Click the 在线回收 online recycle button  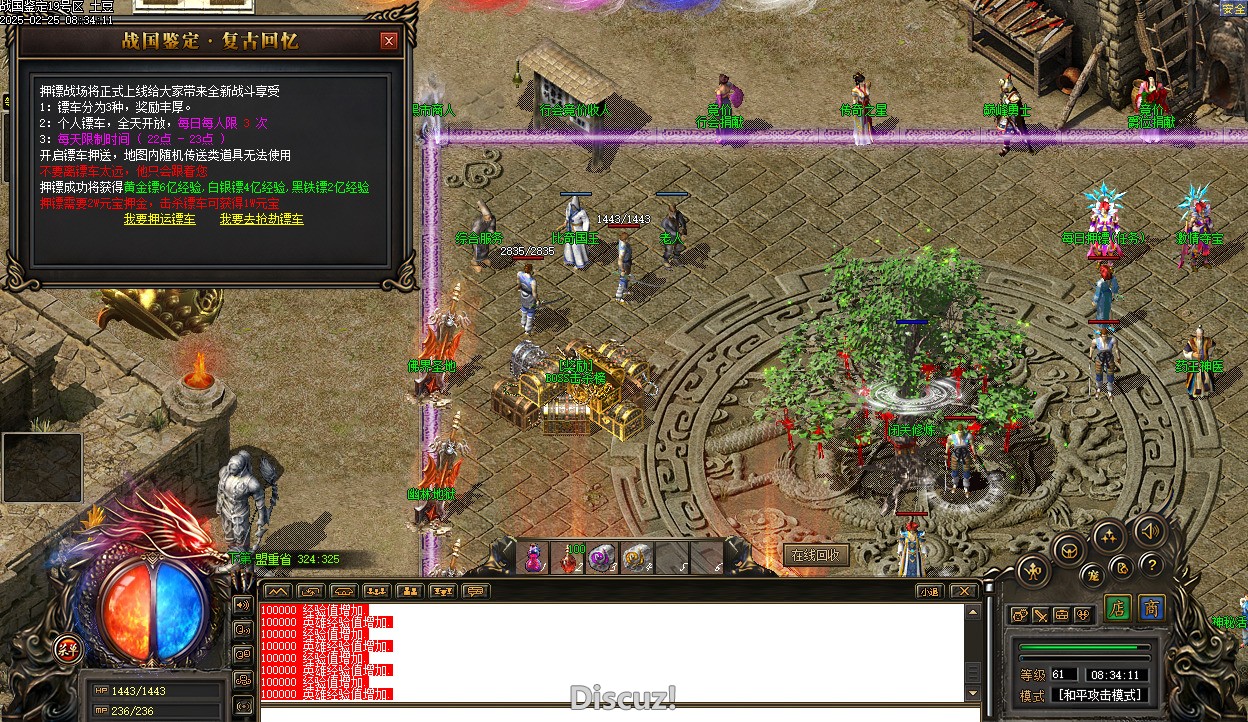[x=817, y=555]
